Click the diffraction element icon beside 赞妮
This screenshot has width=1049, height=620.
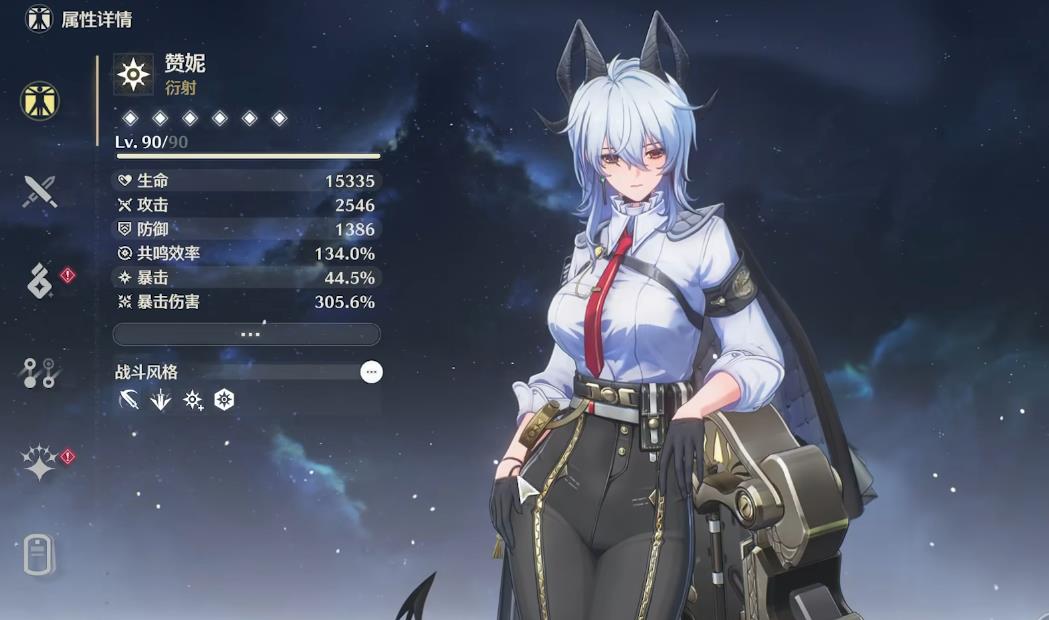[133, 74]
